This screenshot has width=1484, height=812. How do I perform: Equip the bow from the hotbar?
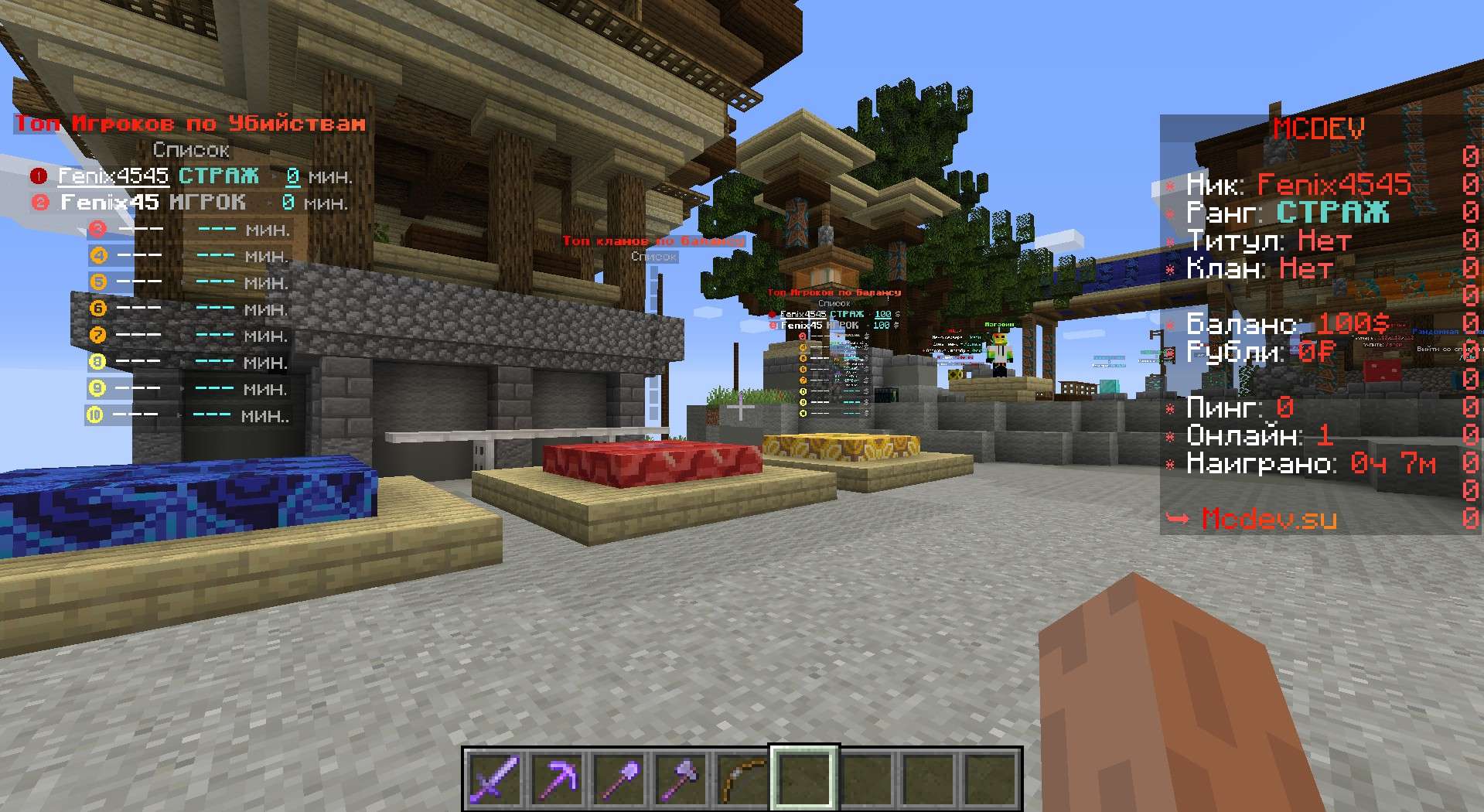tap(742, 777)
